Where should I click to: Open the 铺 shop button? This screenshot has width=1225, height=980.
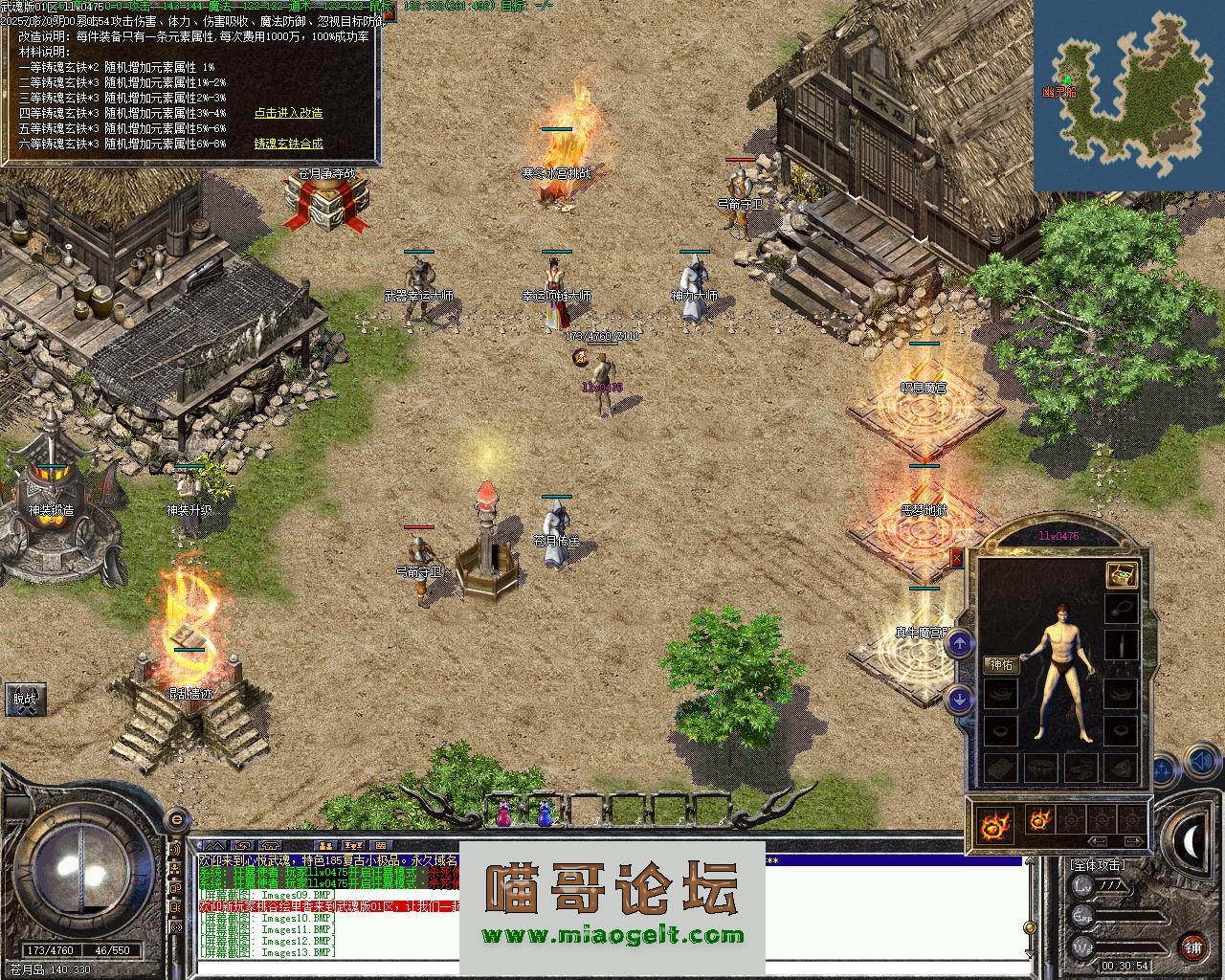tap(1192, 947)
